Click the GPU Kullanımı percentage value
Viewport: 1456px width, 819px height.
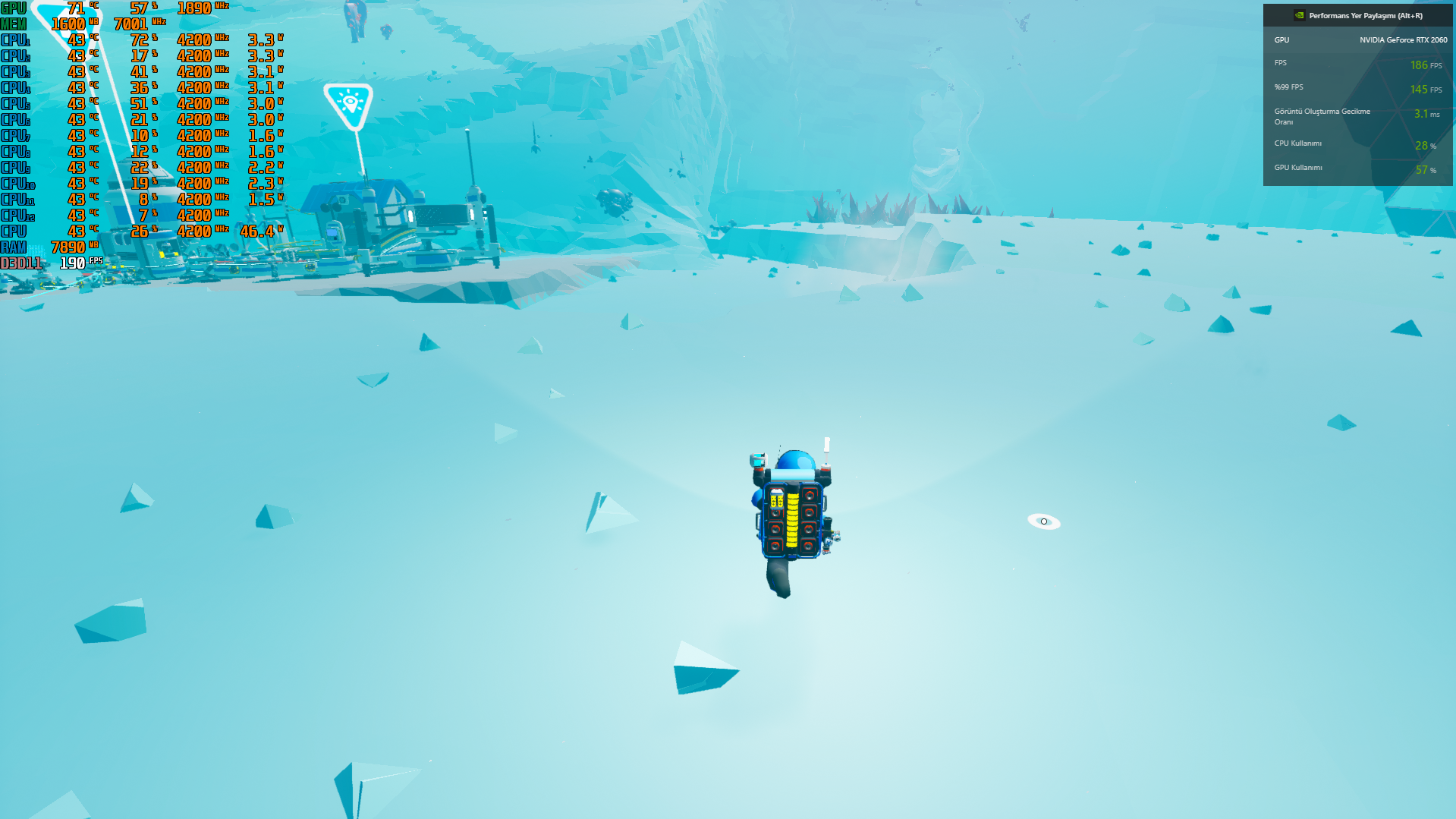pos(1423,170)
